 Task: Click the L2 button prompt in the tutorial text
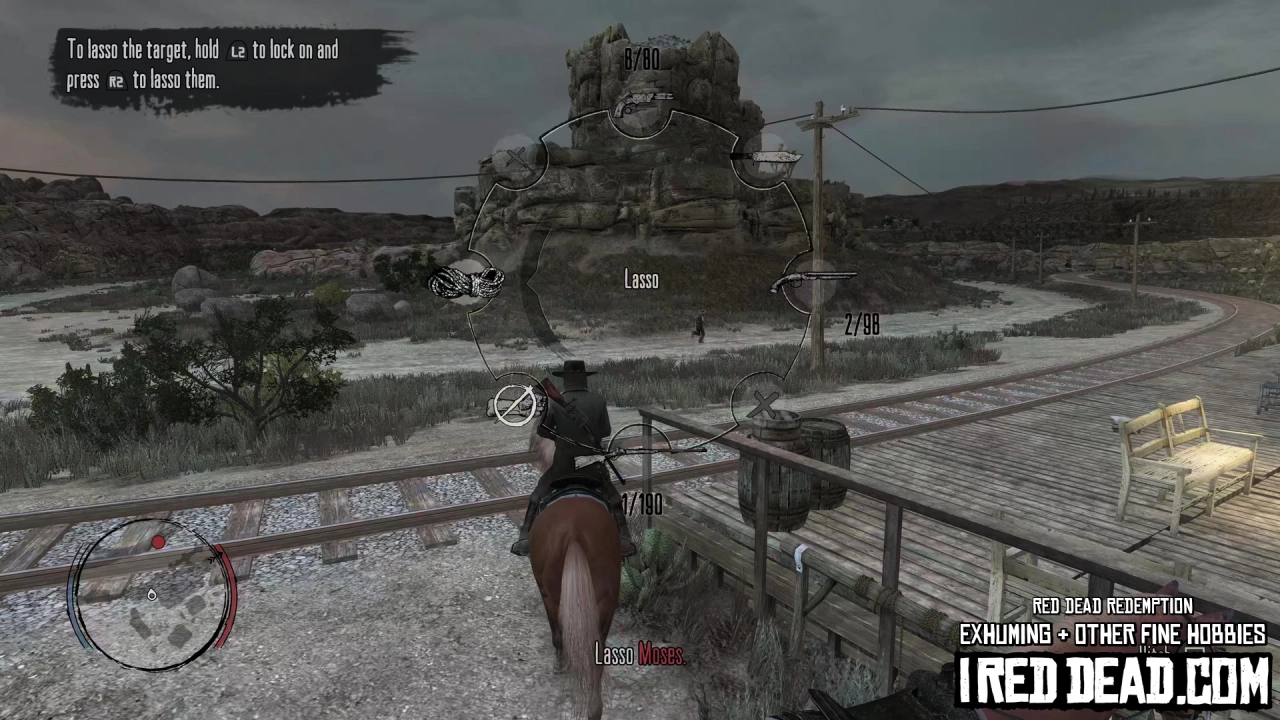[x=237, y=51]
